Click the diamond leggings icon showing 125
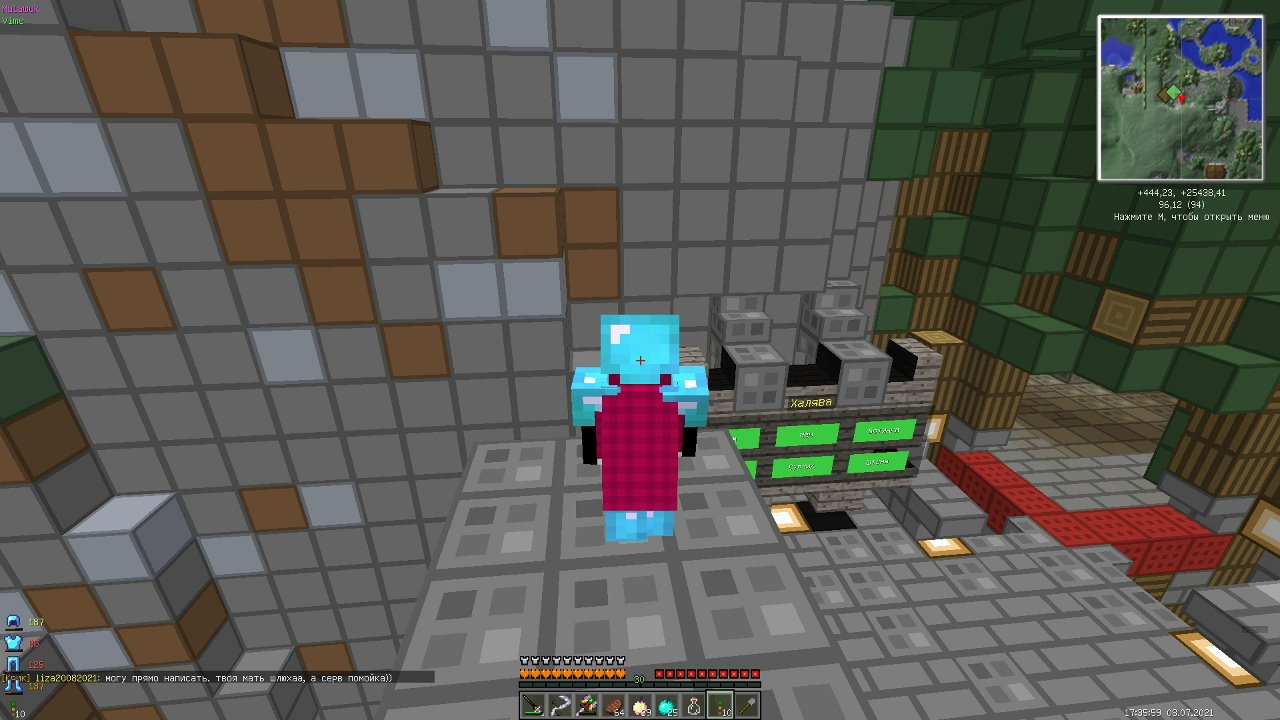Image resolution: width=1280 pixels, height=720 pixels. pos(14,662)
